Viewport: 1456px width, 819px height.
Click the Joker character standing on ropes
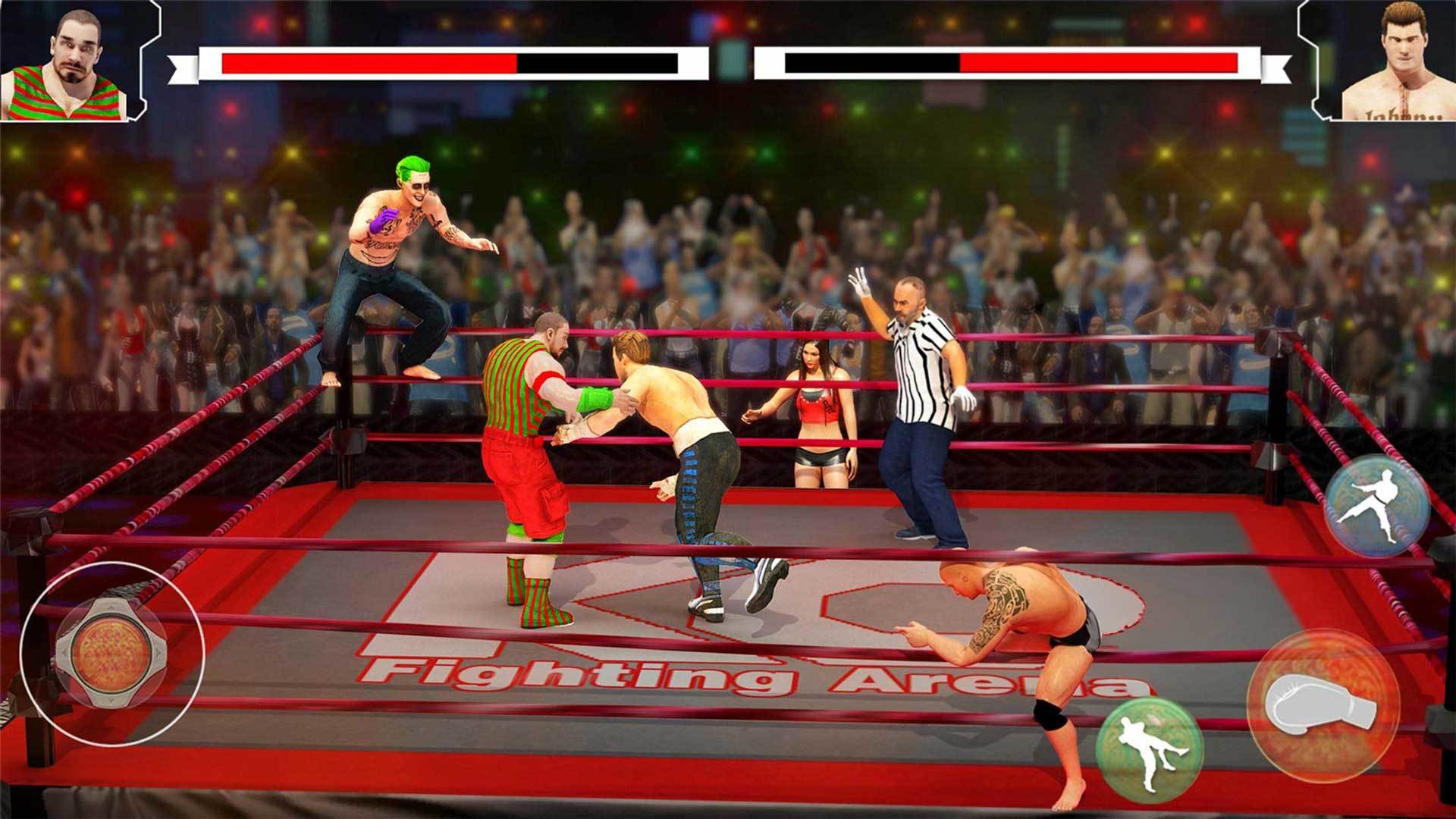(402, 250)
